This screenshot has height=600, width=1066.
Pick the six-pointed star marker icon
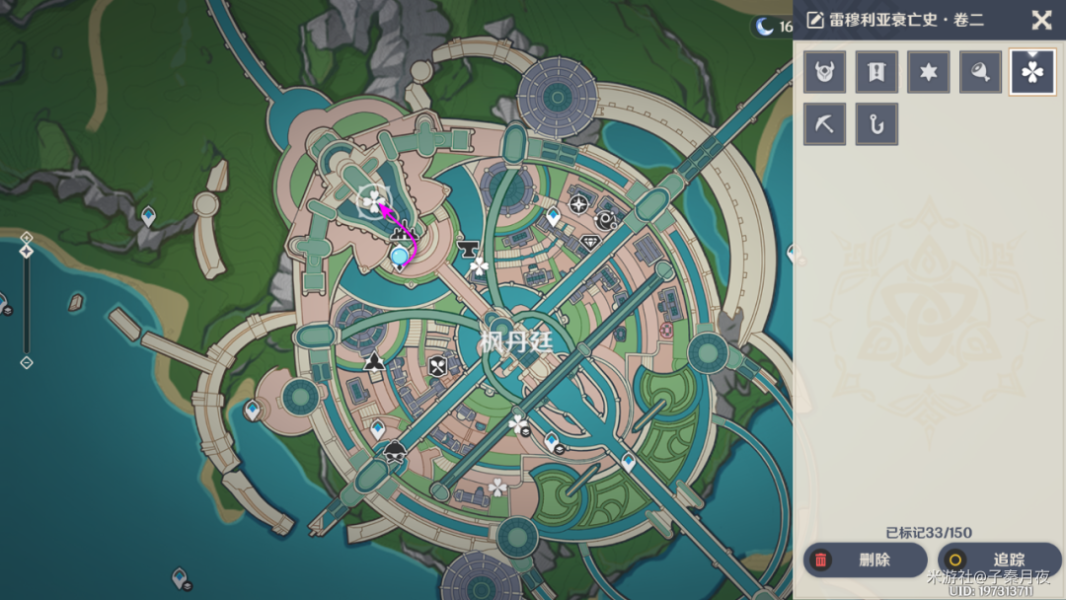pos(929,72)
